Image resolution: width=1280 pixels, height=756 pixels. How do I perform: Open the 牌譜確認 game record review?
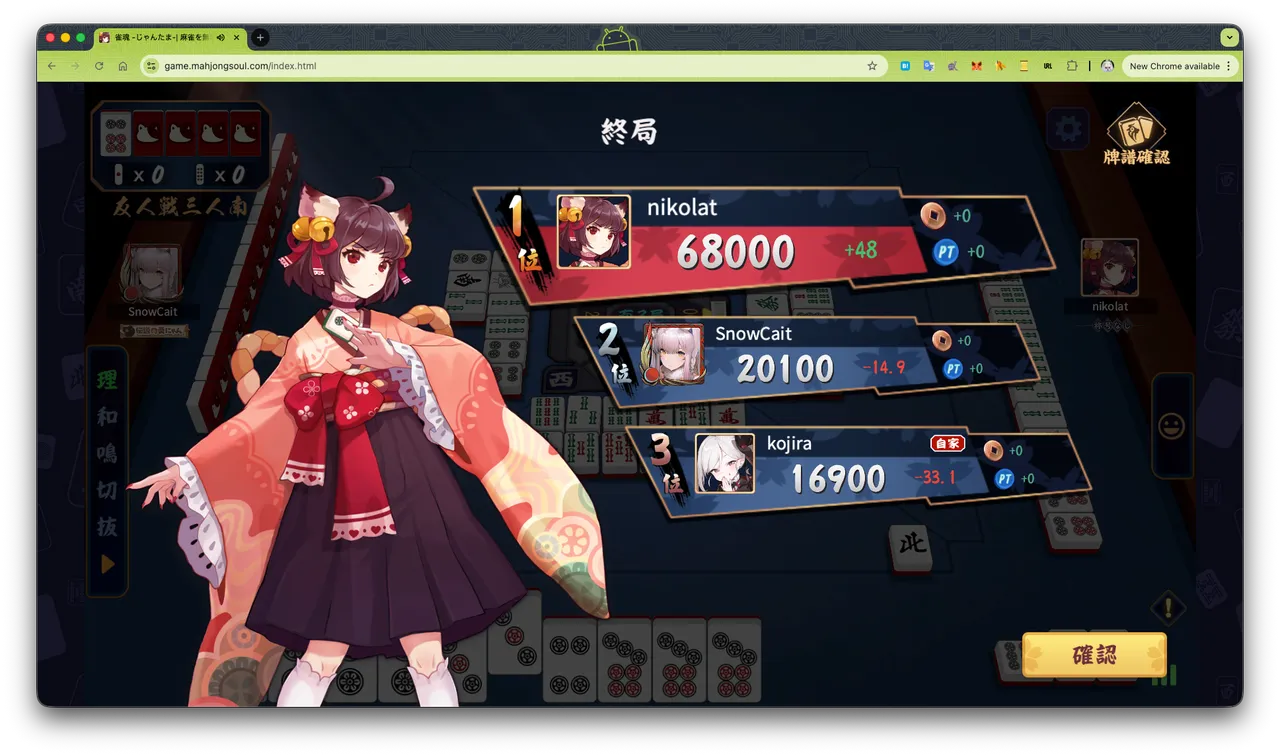coord(1136,133)
